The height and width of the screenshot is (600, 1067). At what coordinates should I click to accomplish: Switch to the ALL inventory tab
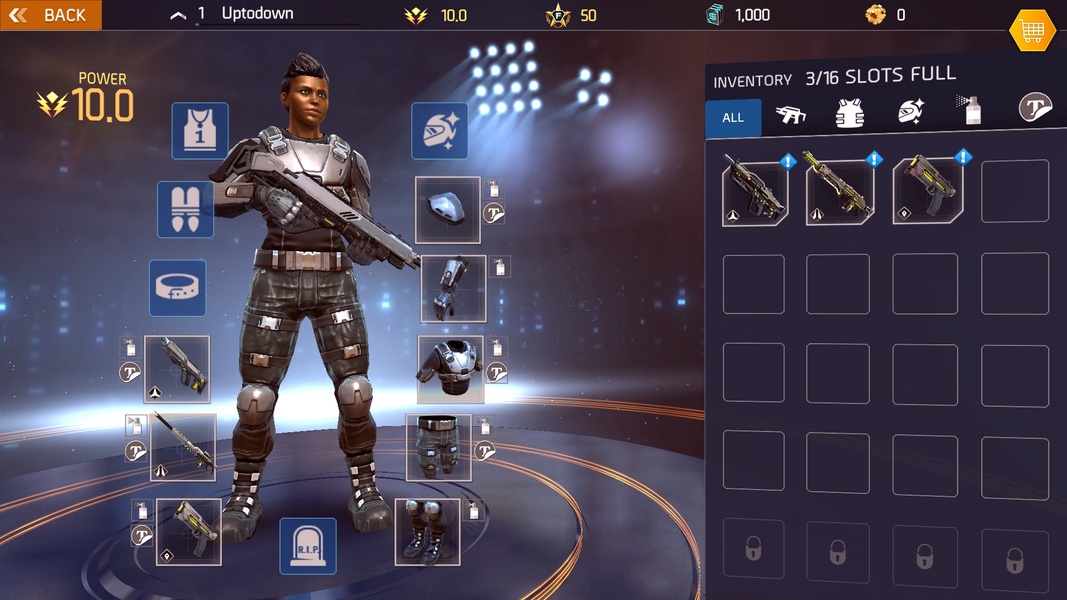(x=733, y=118)
